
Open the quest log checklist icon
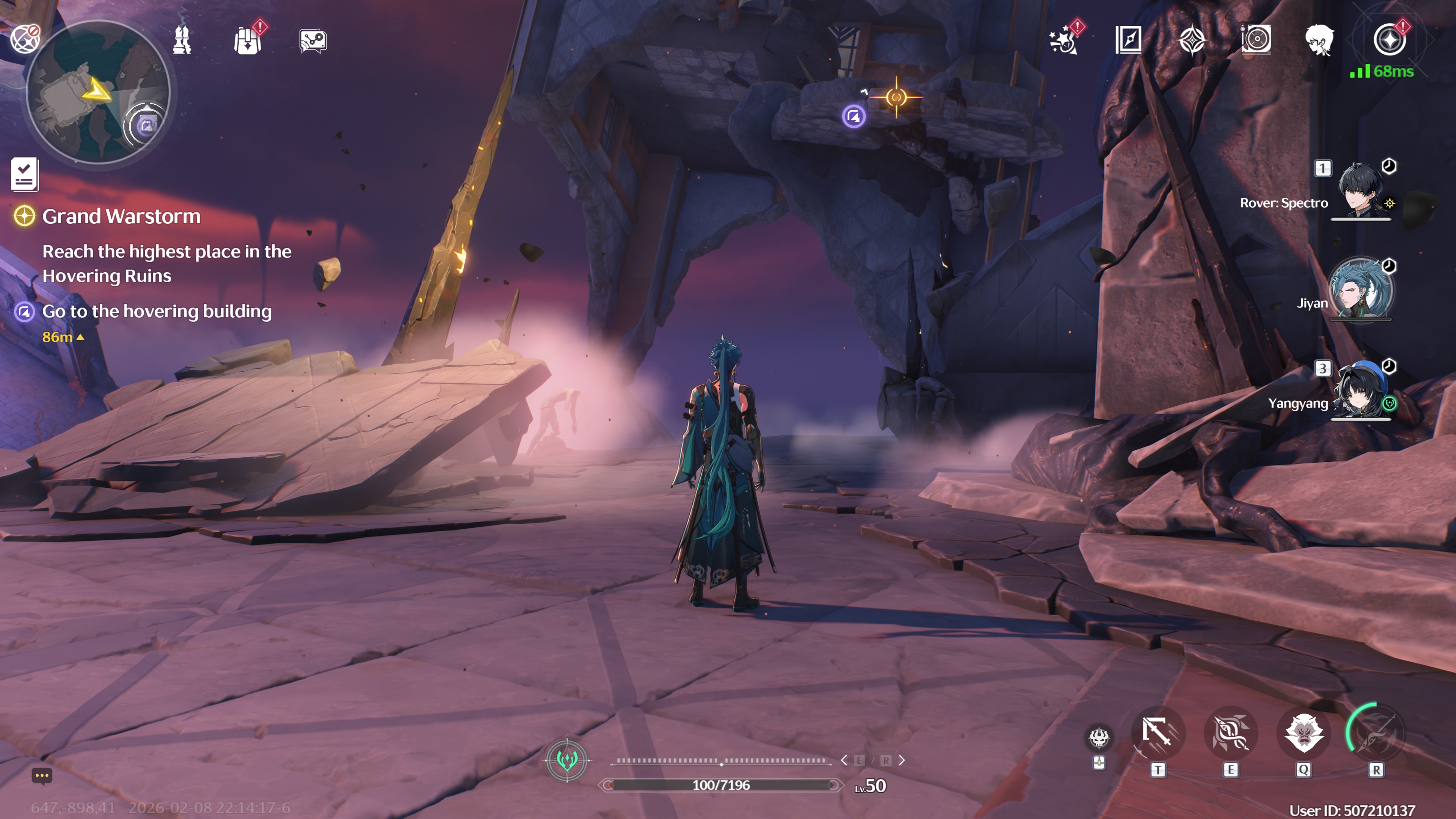tap(24, 174)
